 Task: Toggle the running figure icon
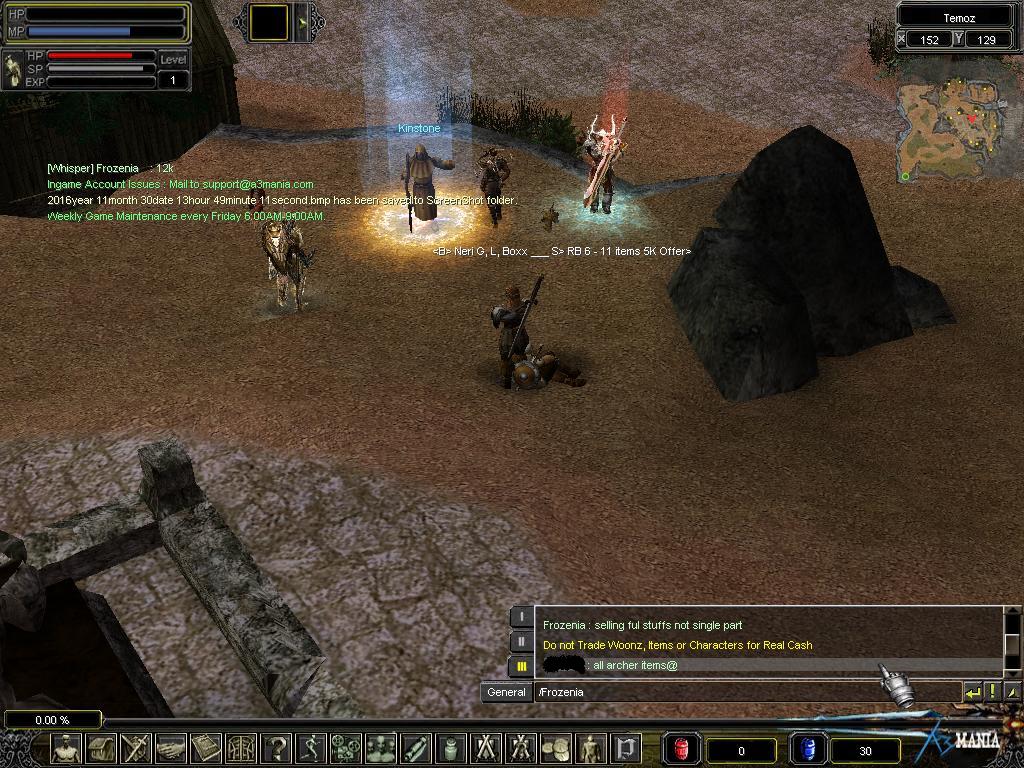(311, 748)
